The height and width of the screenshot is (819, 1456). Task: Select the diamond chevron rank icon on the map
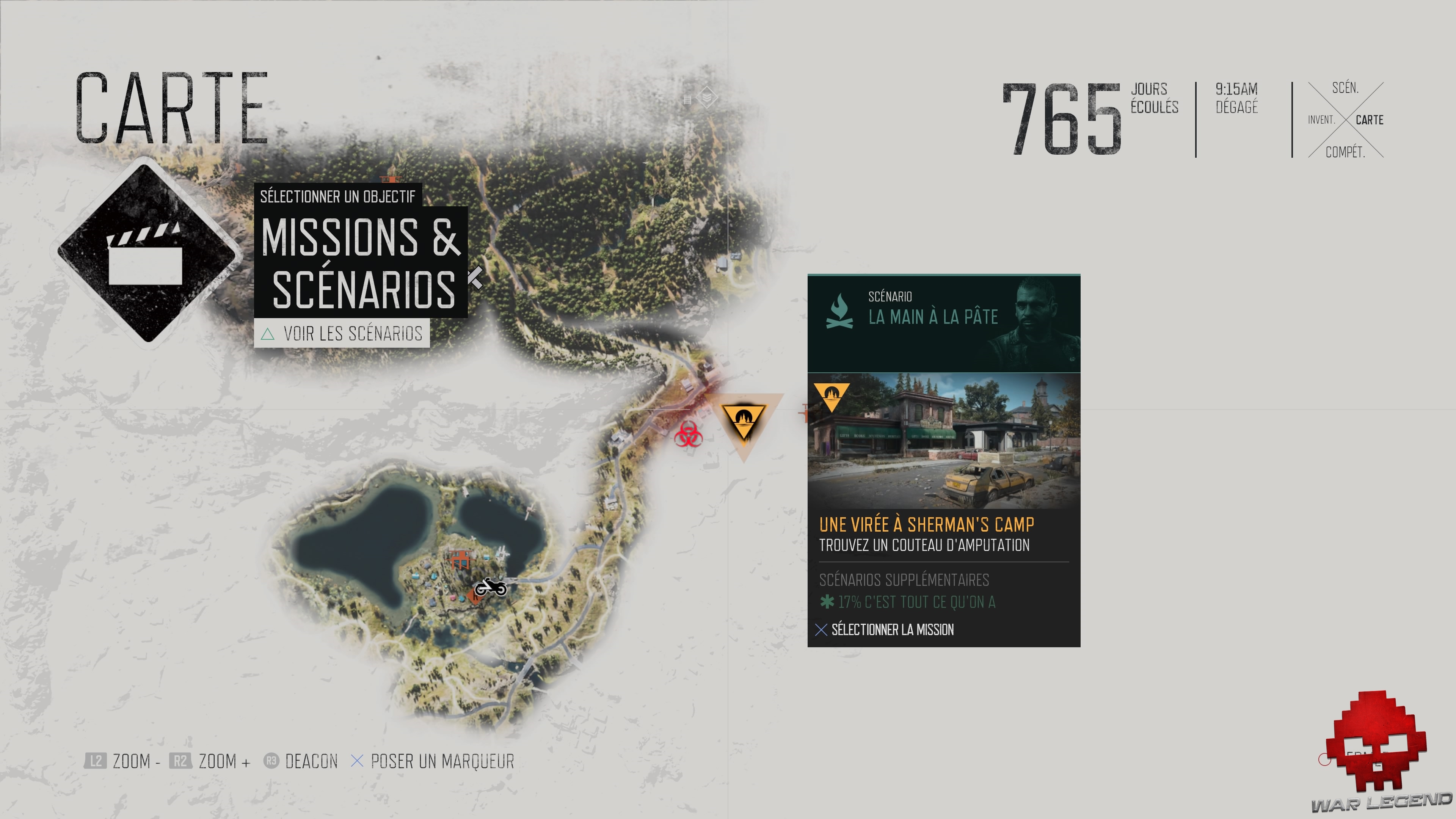coord(708,97)
